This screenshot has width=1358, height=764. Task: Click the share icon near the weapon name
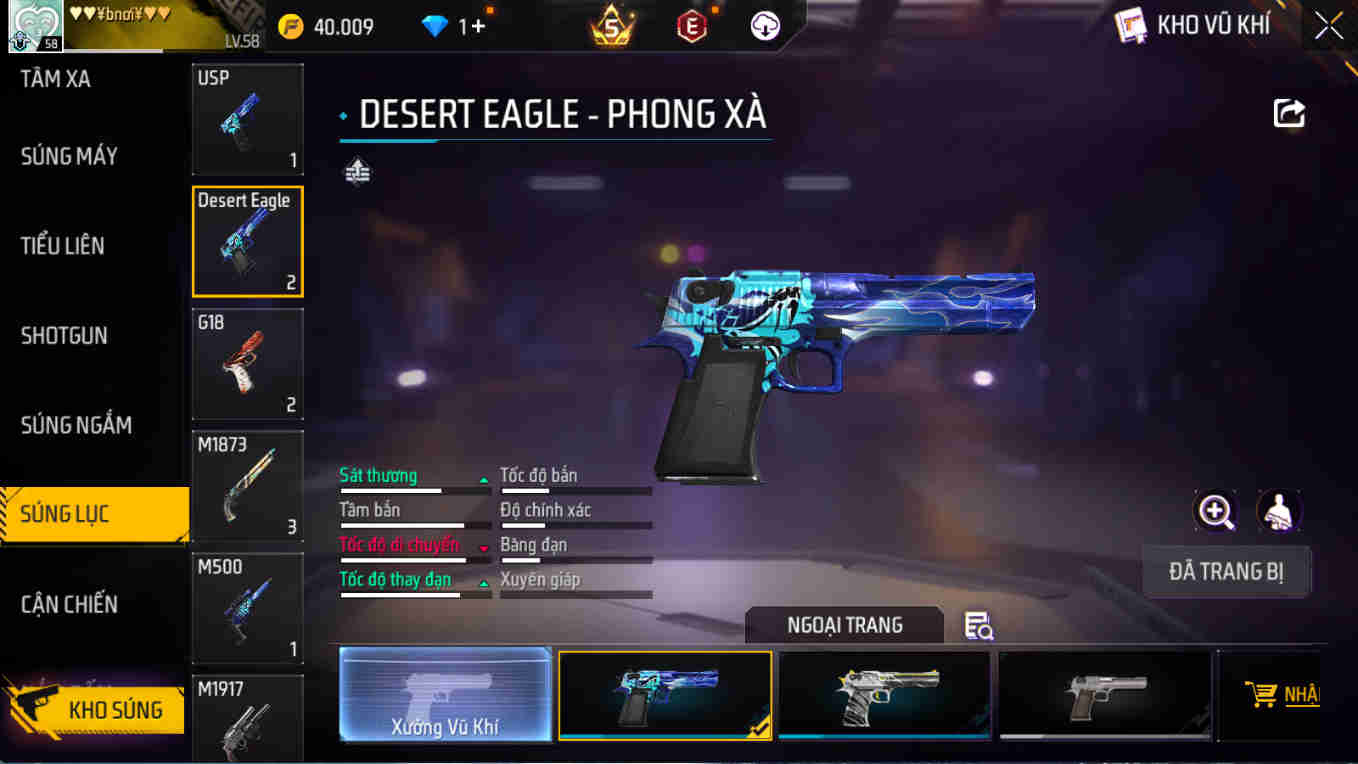(1289, 113)
